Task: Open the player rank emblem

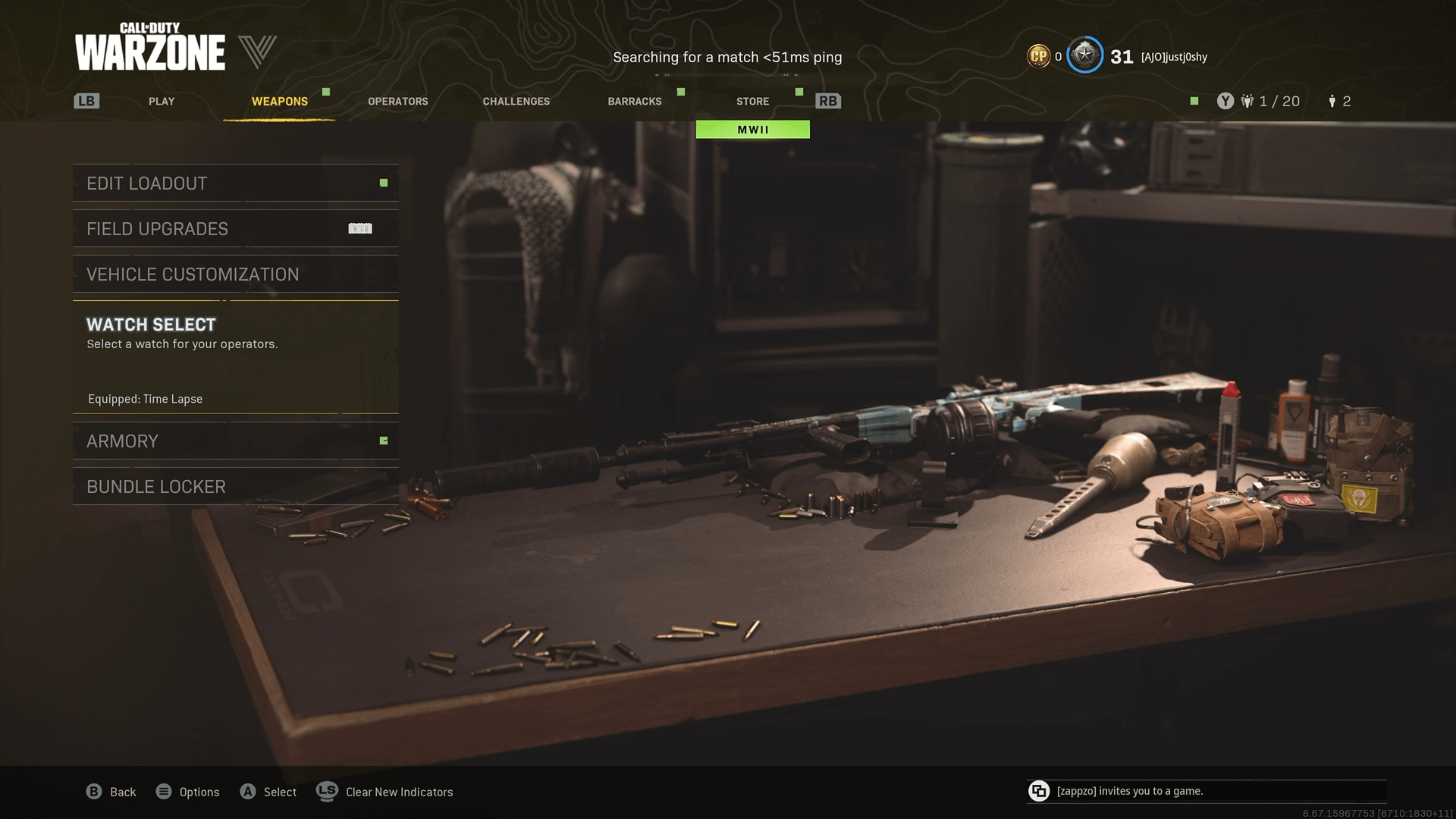Action: point(1084,55)
